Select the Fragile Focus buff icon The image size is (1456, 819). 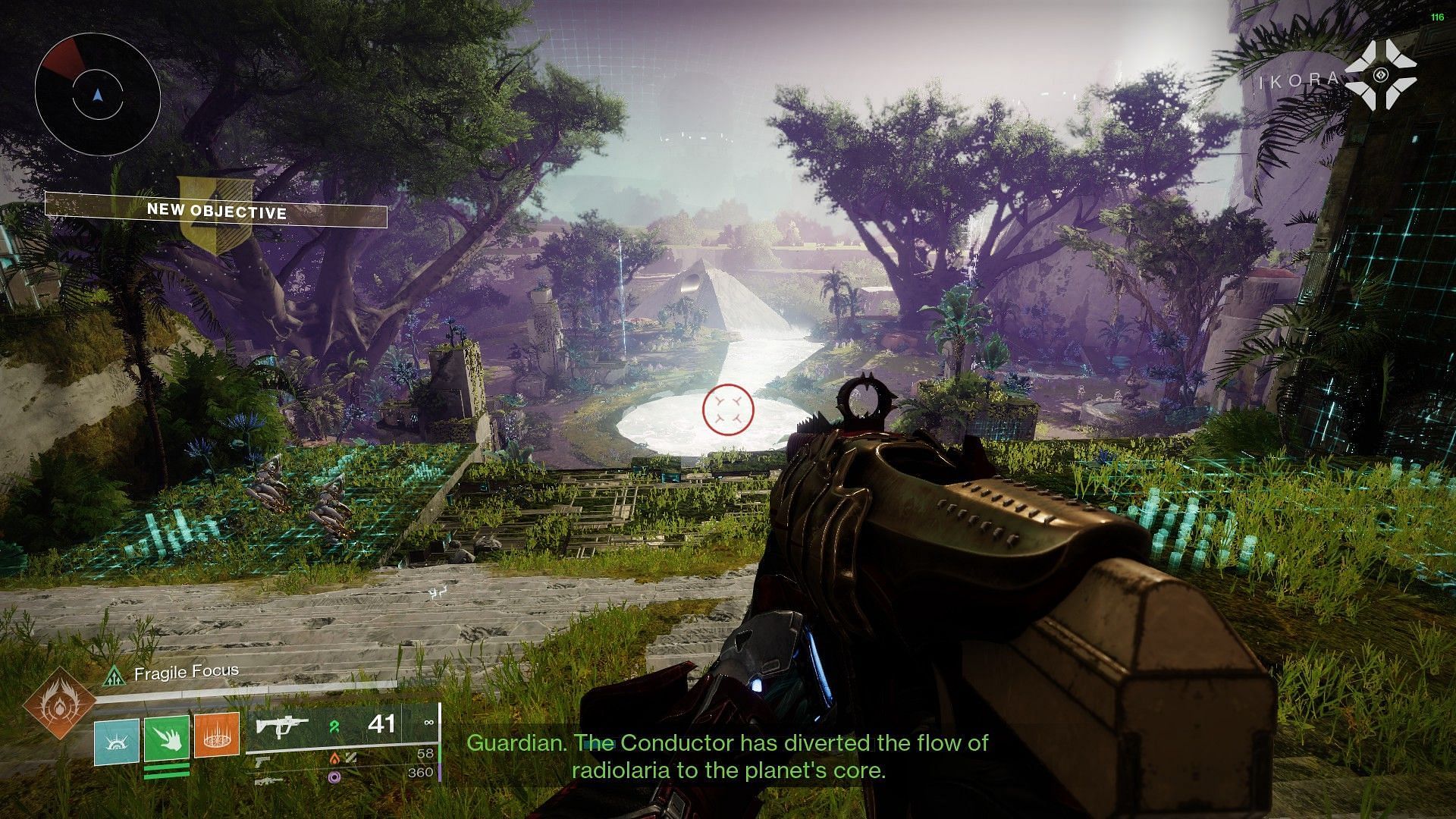[x=115, y=674]
